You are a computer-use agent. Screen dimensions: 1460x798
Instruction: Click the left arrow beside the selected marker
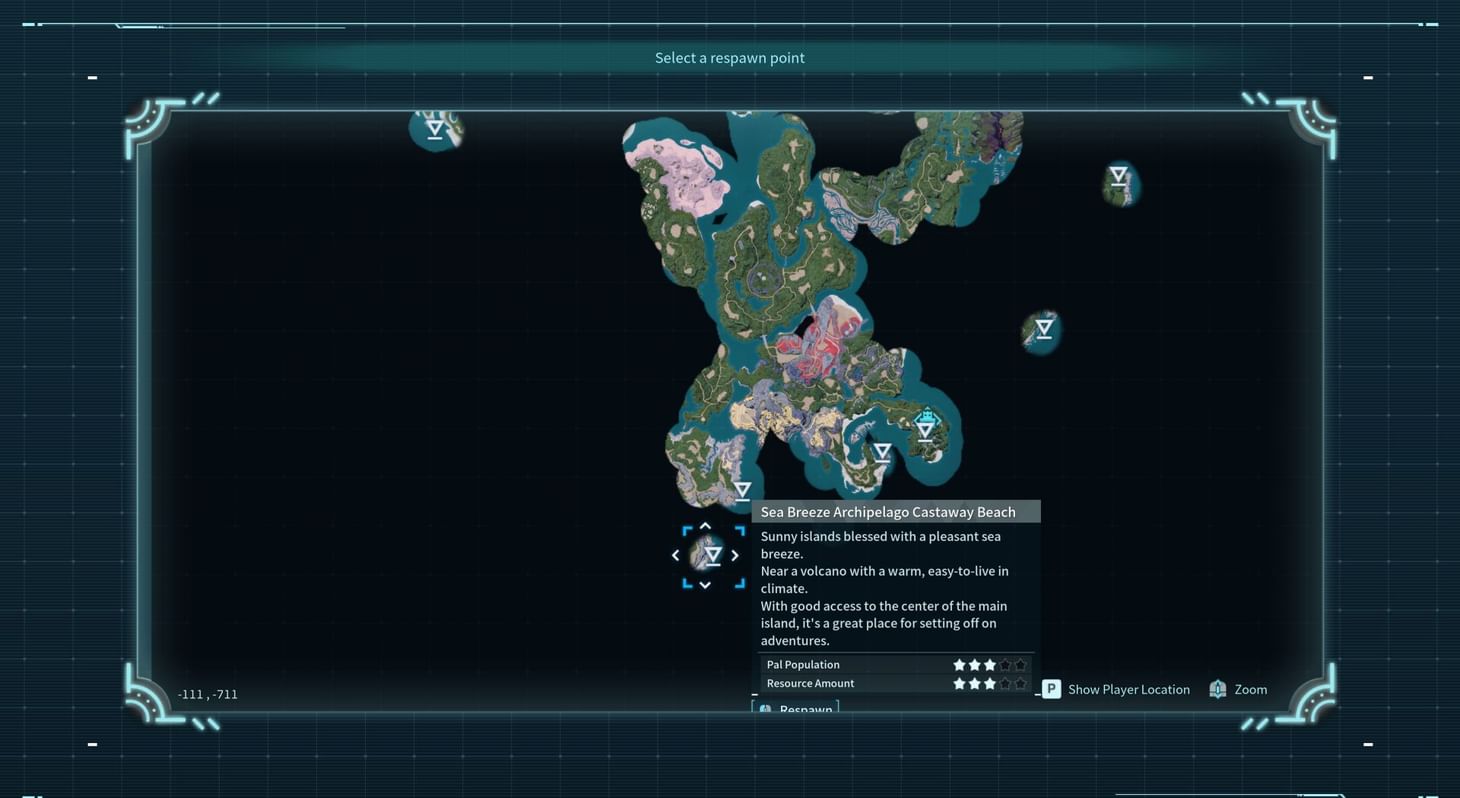pyautogui.click(x=675, y=555)
